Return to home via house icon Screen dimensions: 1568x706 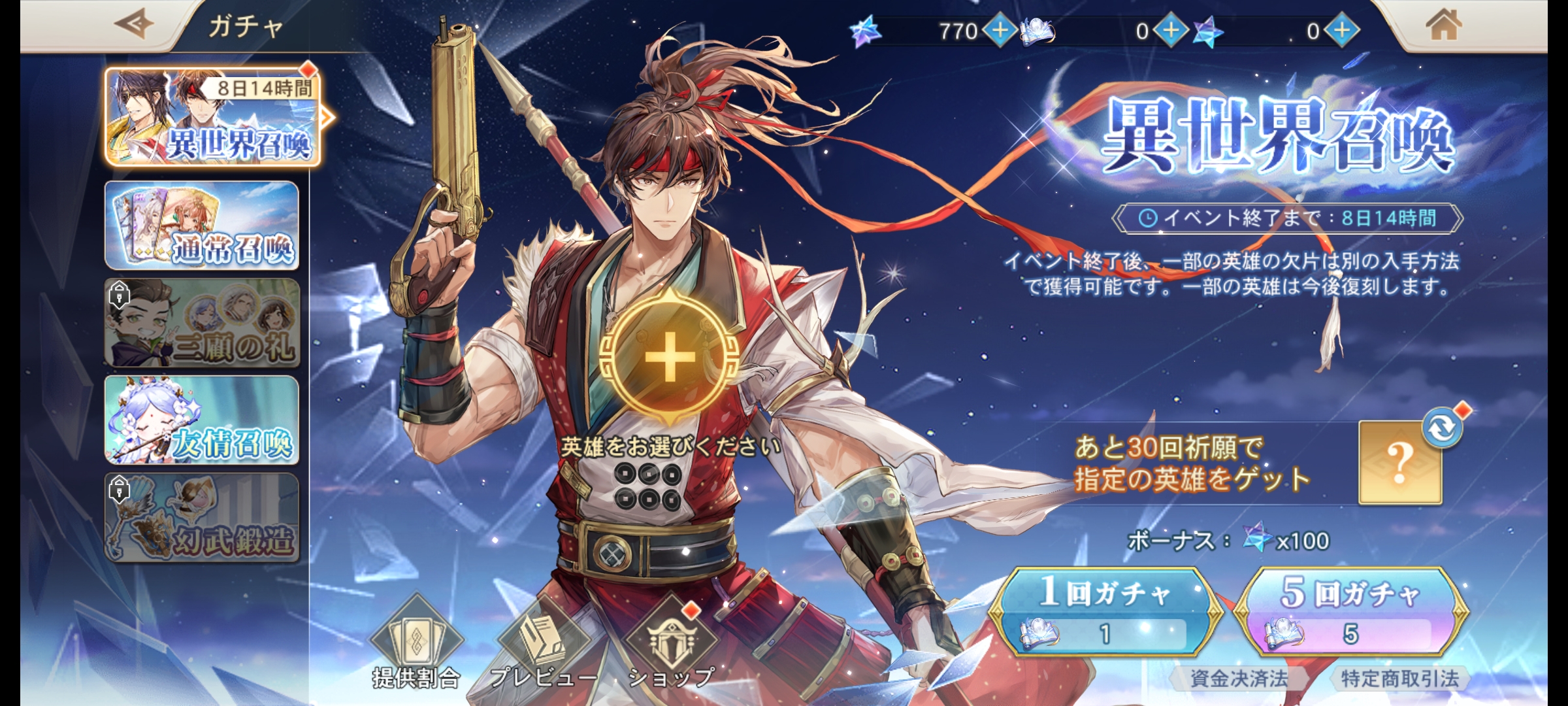tap(1443, 27)
